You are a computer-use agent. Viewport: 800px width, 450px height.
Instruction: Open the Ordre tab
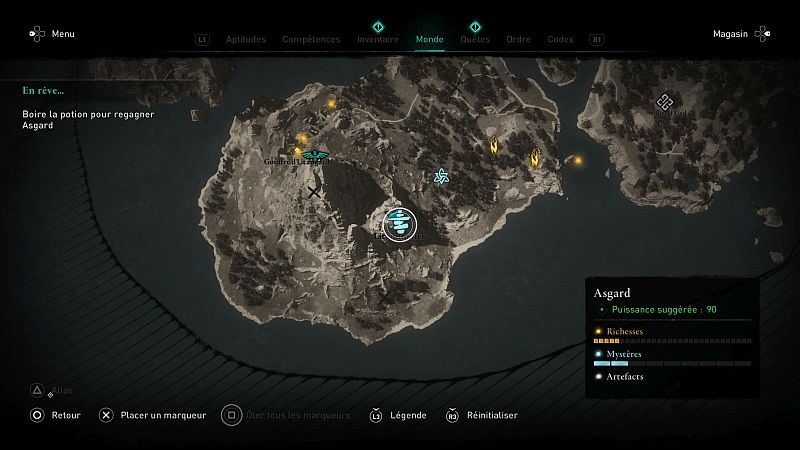tap(518, 40)
